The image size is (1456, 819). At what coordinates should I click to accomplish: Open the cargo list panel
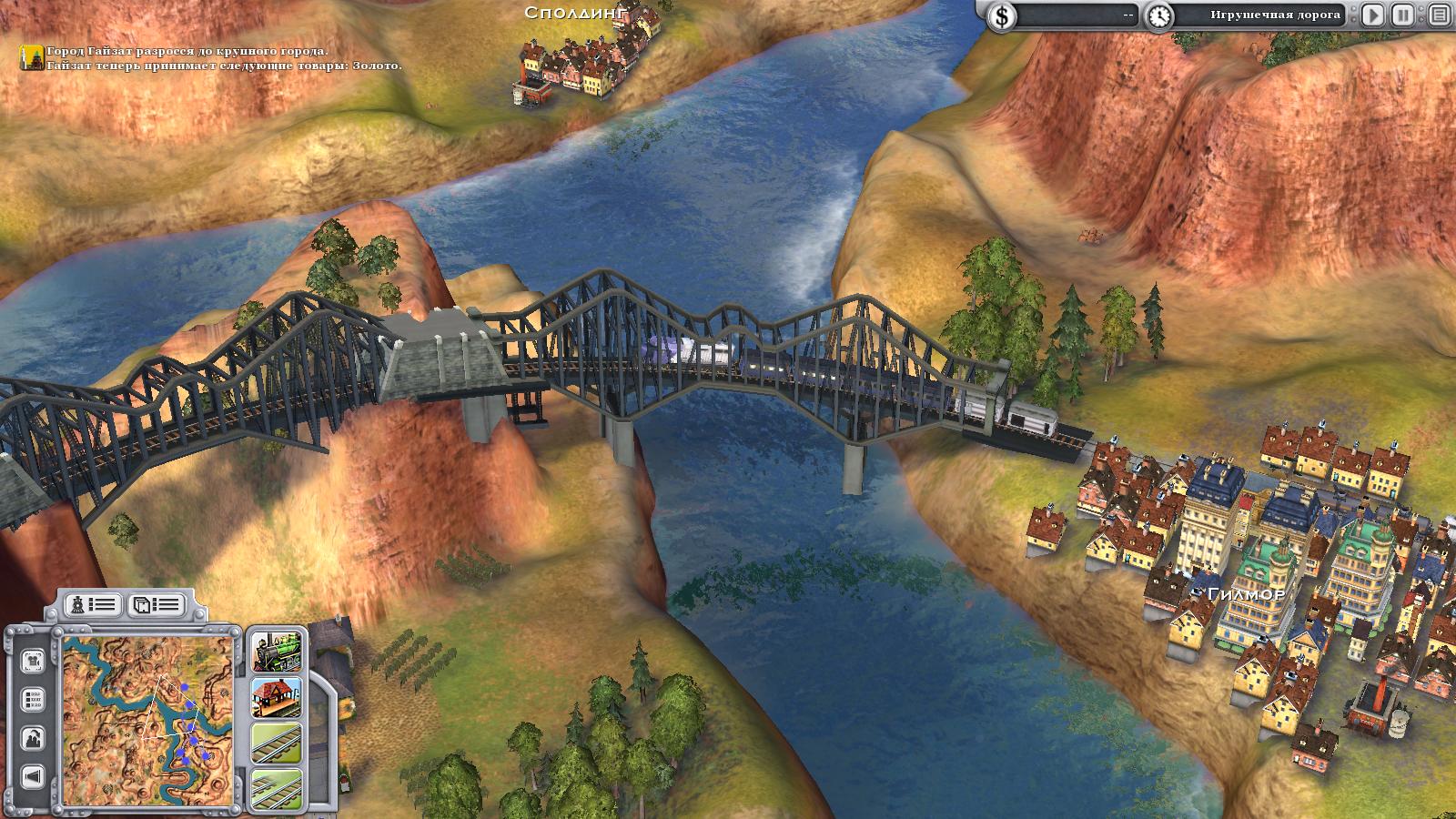click(156, 604)
